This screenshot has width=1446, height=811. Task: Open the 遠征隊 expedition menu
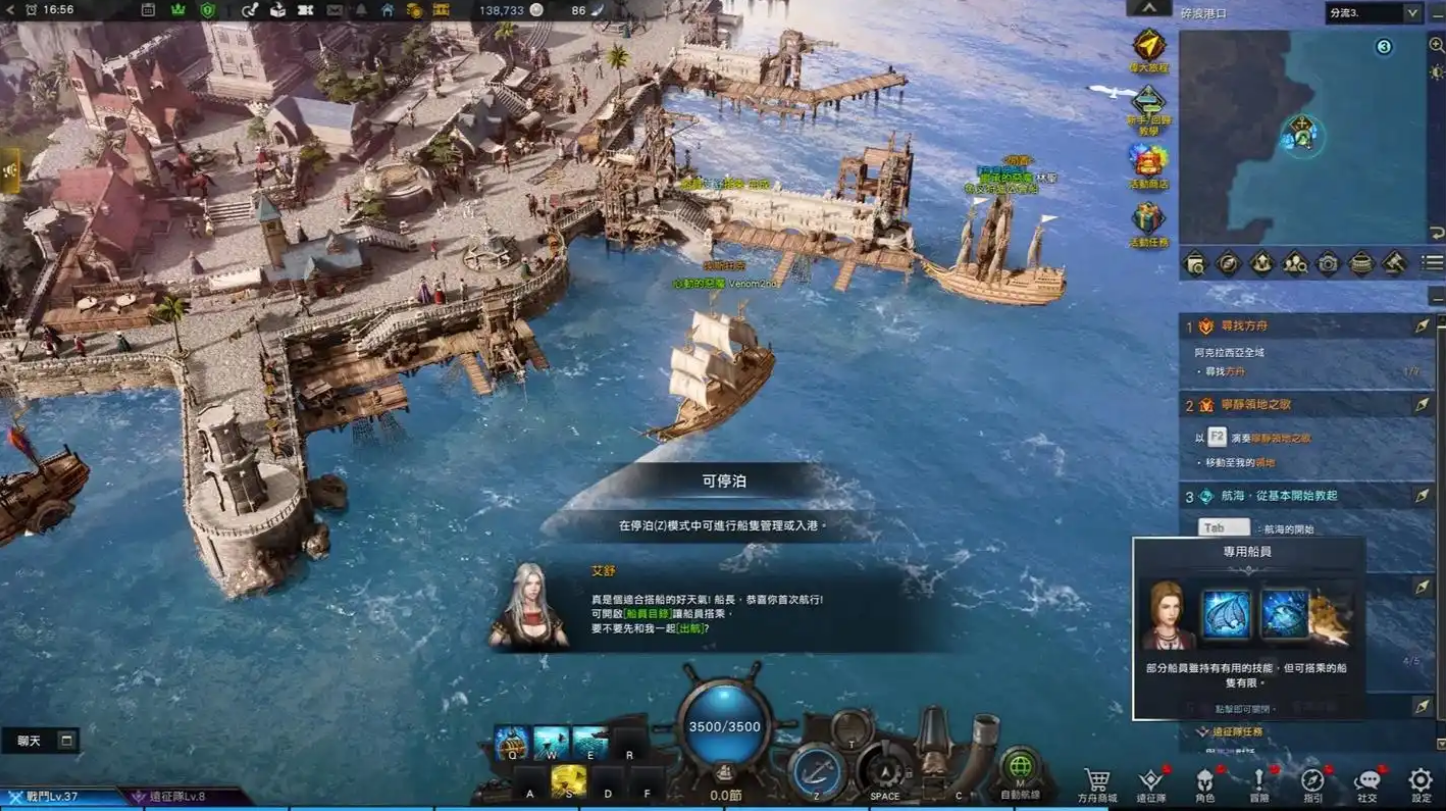pyautogui.click(x=1151, y=781)
